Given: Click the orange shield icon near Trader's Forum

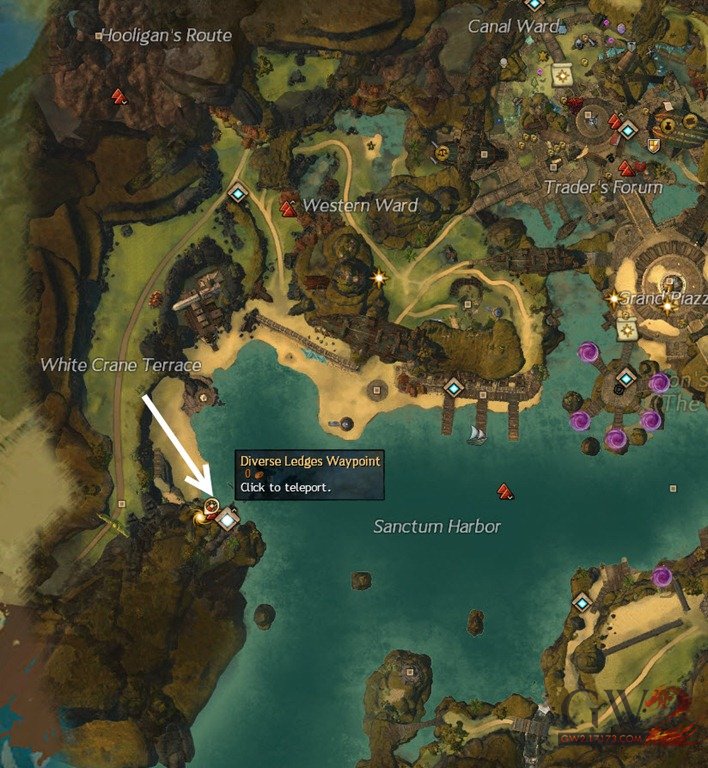Looking at the screenshot, I should pos(654,146).
